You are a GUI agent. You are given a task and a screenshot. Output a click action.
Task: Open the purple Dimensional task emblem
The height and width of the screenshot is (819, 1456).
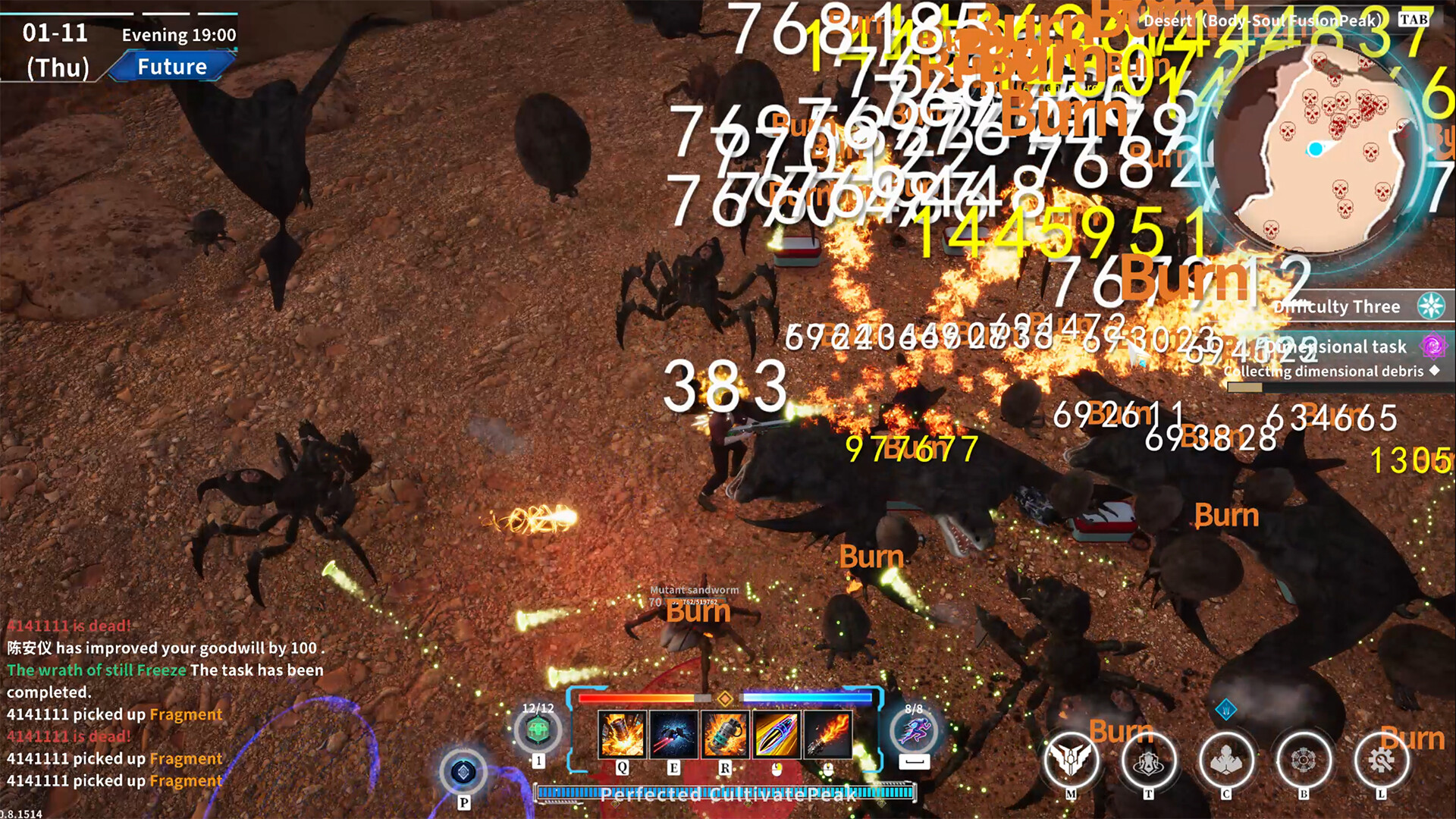point(1433,347)
